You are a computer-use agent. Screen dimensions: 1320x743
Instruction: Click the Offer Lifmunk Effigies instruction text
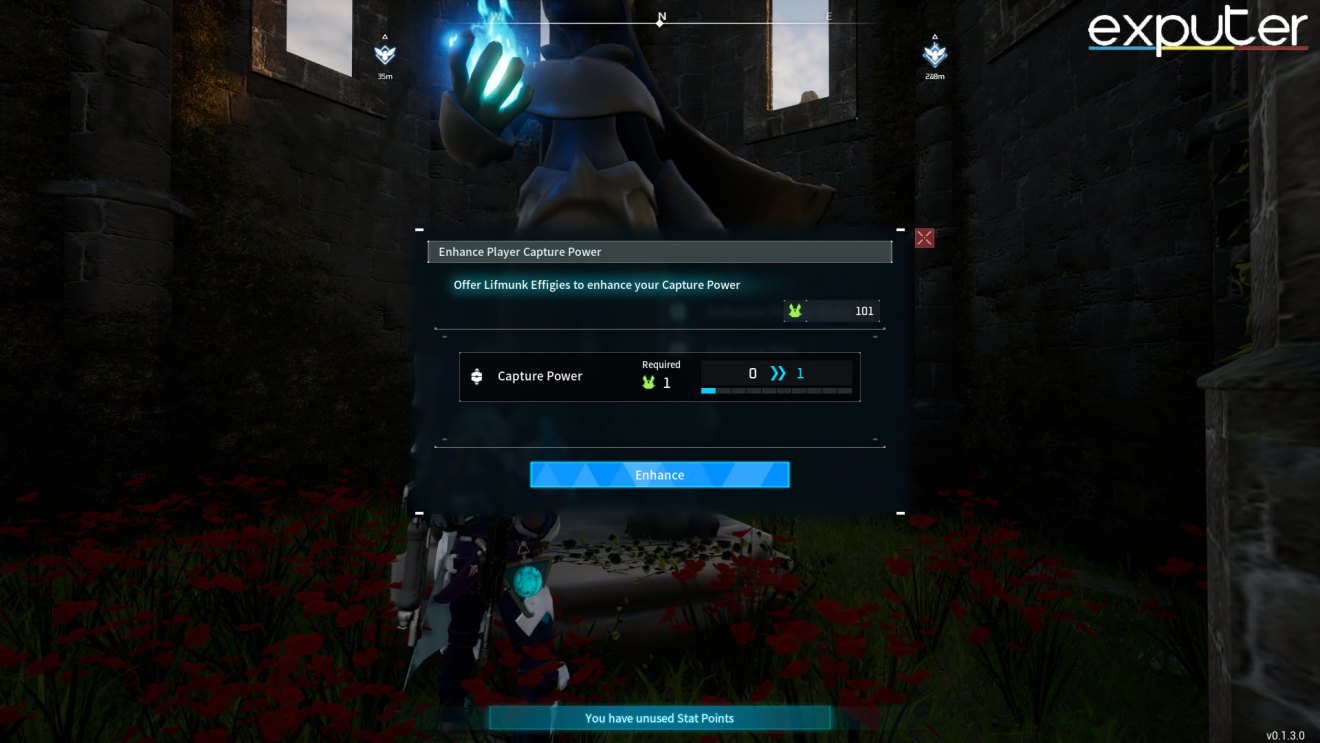(597, 284)
